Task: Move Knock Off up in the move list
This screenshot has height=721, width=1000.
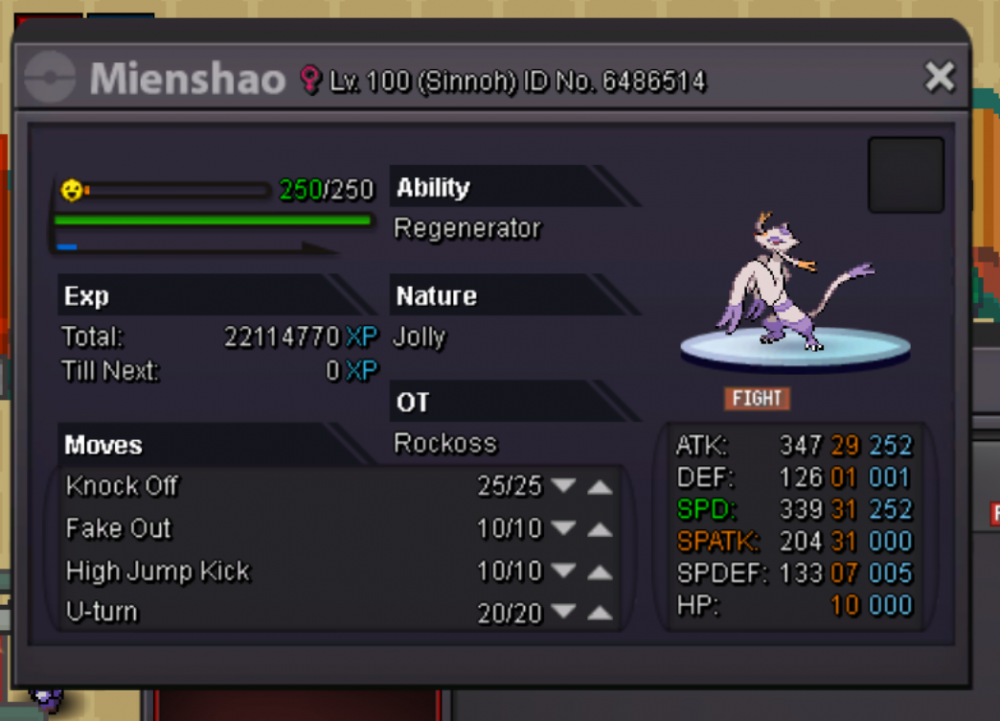Action: click(x=599, y=486)
